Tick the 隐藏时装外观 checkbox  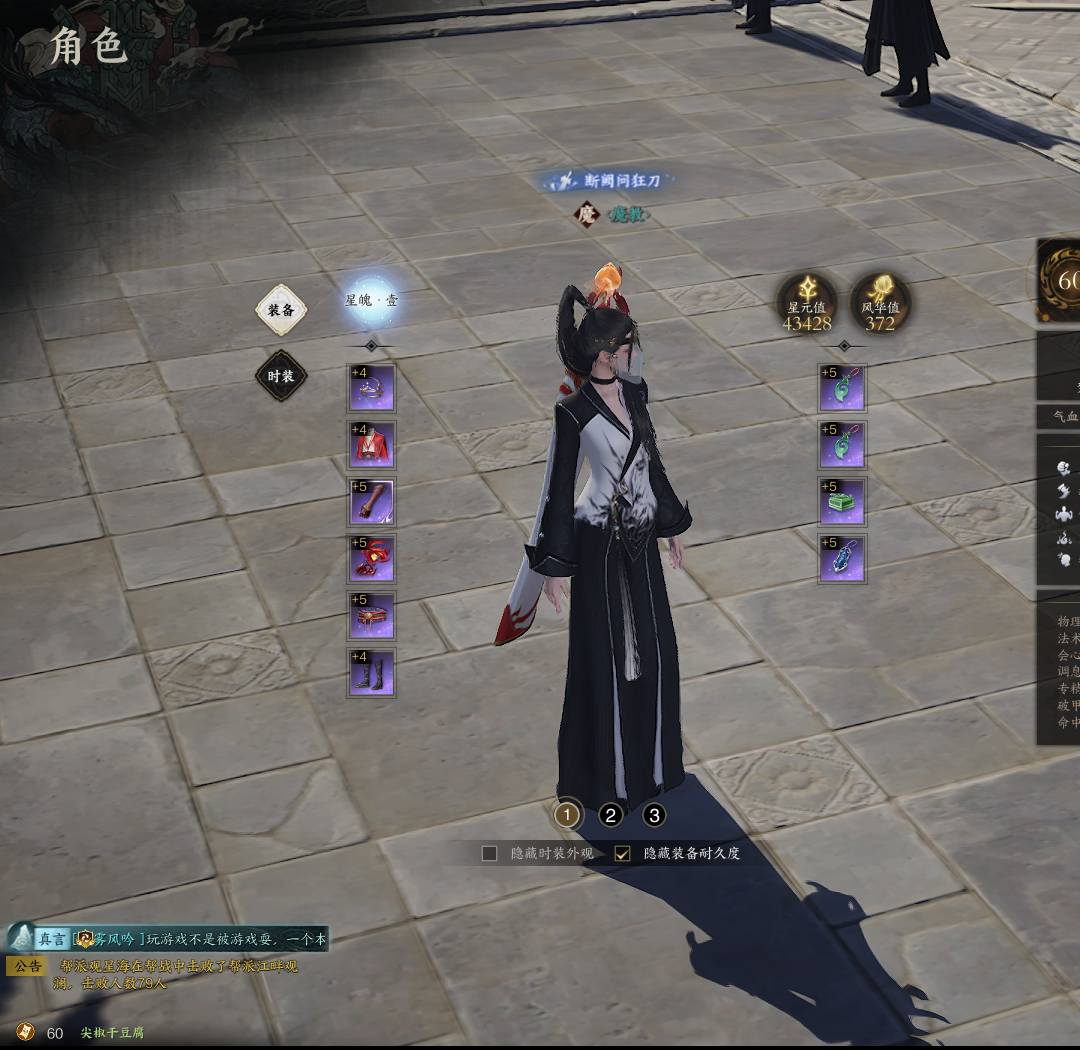[490, 853]
